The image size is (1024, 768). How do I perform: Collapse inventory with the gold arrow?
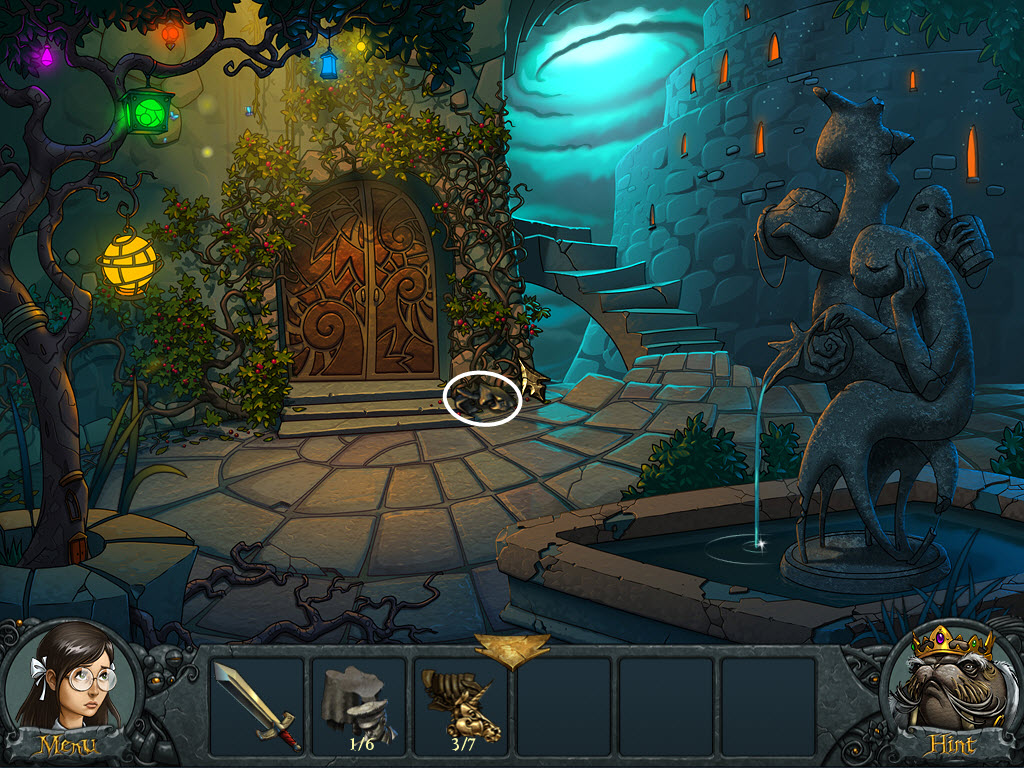(x=511, y=649)
